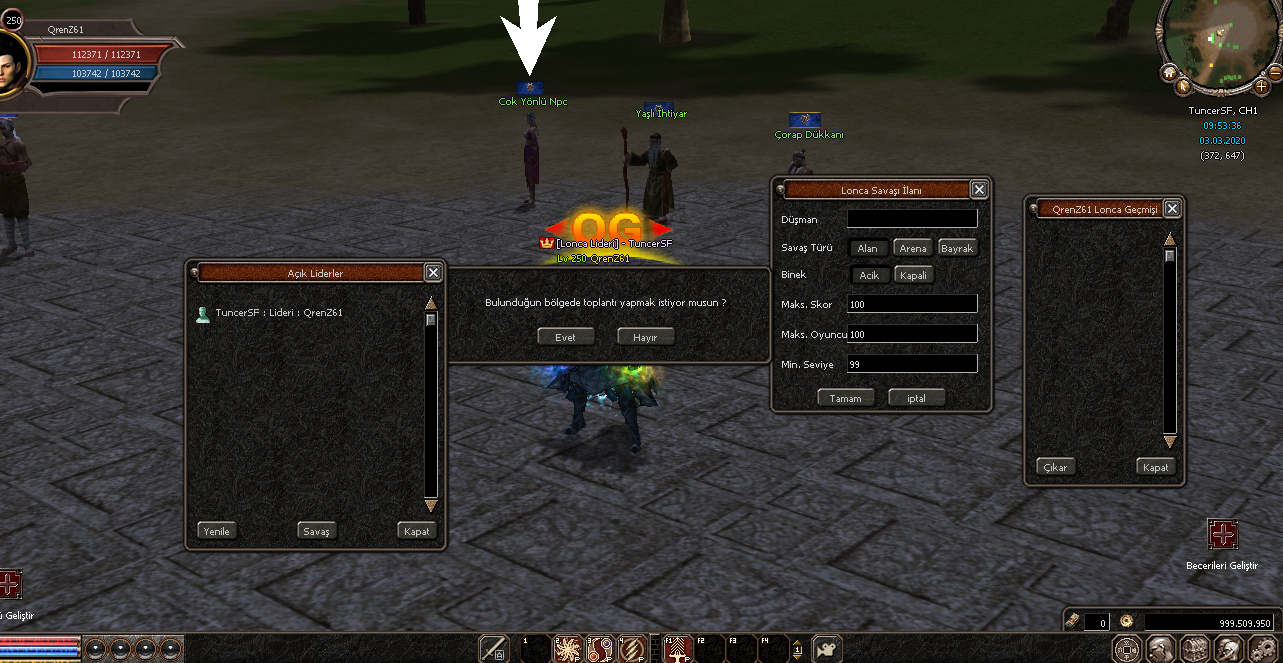Close the Açık Liderler window
Image resolution: width=1283 pixels, height=663 pixels.
[433, 272]
